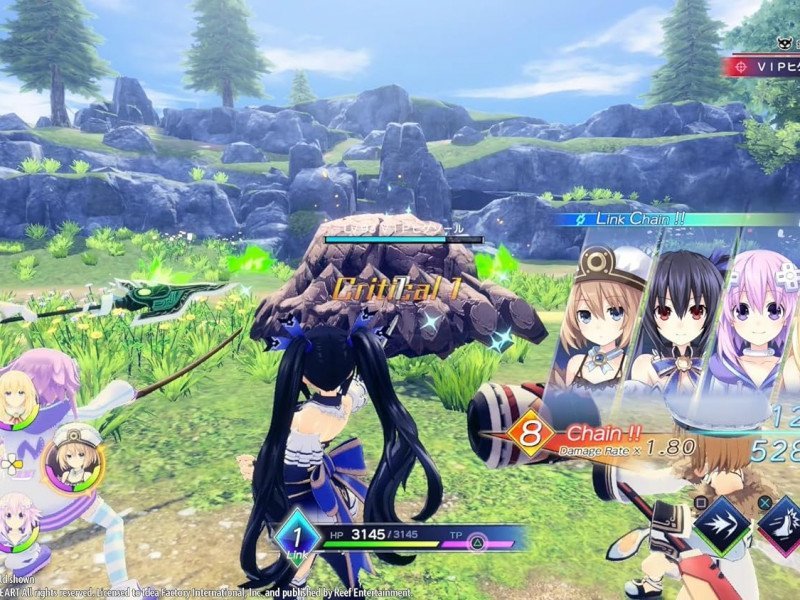Use the kick skill diamond icon
800x600 pixels.
point(783,522)
